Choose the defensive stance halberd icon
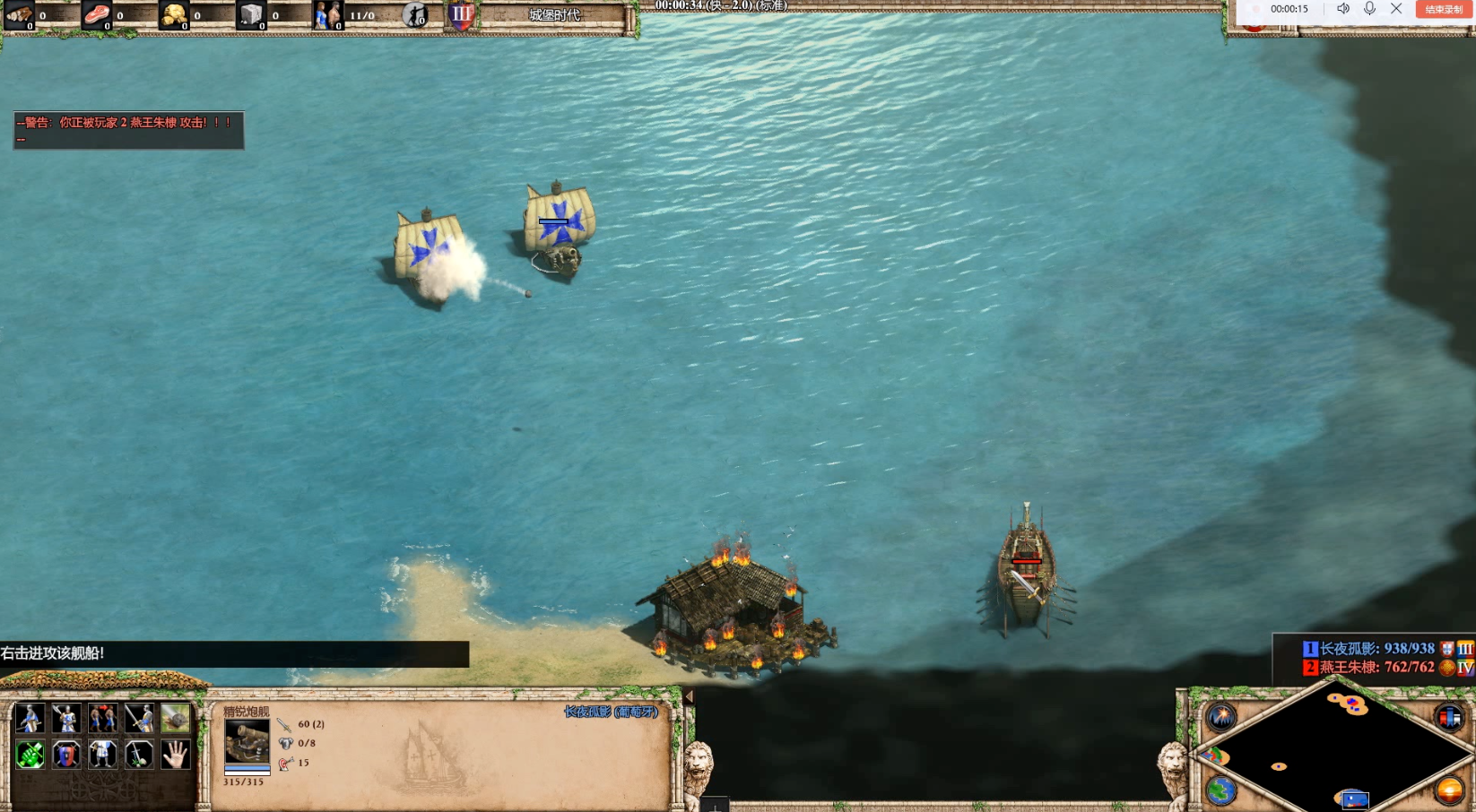The image size is (1476, 812). [65, 718]
